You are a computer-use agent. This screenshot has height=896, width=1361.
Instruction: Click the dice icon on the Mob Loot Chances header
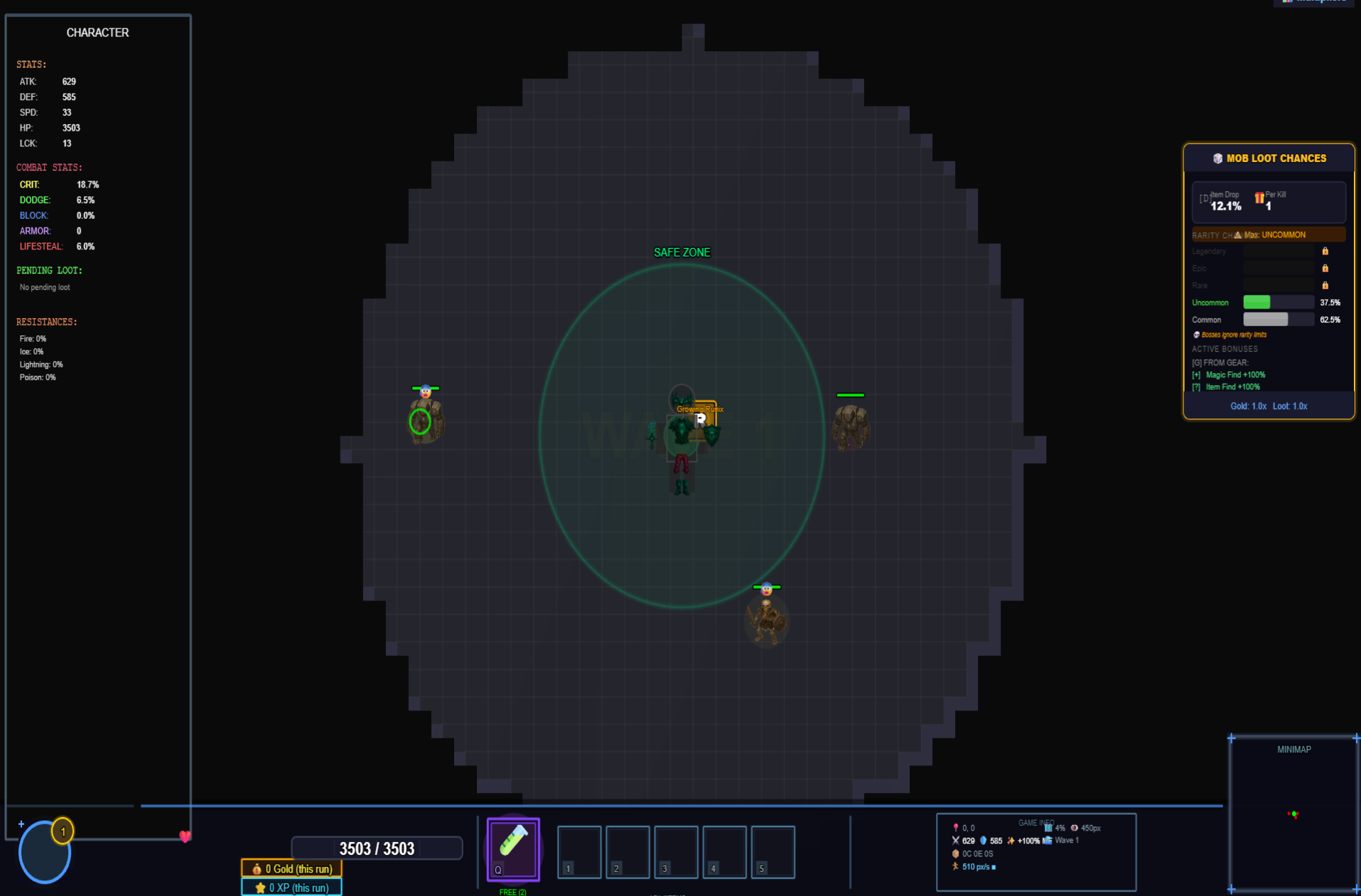click(1217, 158)
